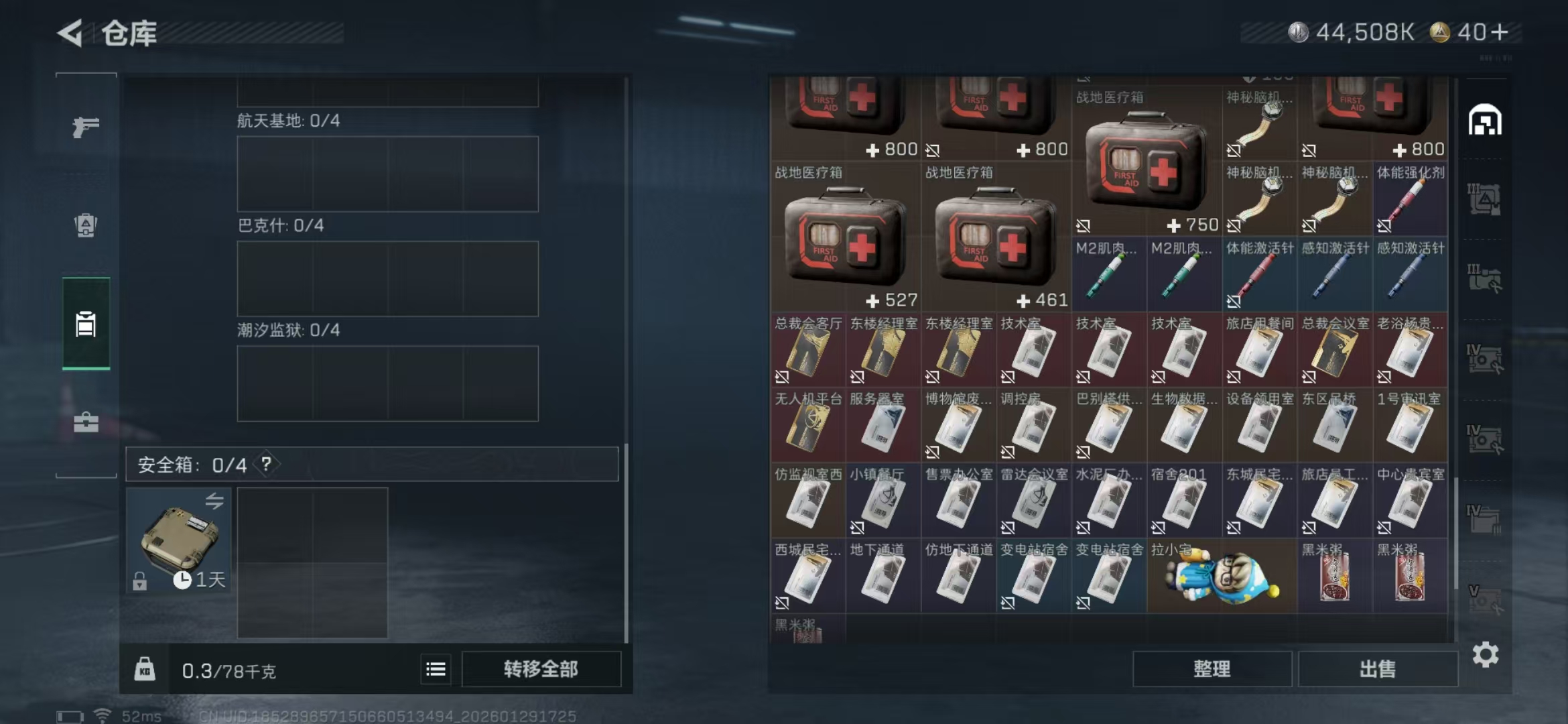
Task: Choose the 无人机平台 key card
Action: click(808, 426)
